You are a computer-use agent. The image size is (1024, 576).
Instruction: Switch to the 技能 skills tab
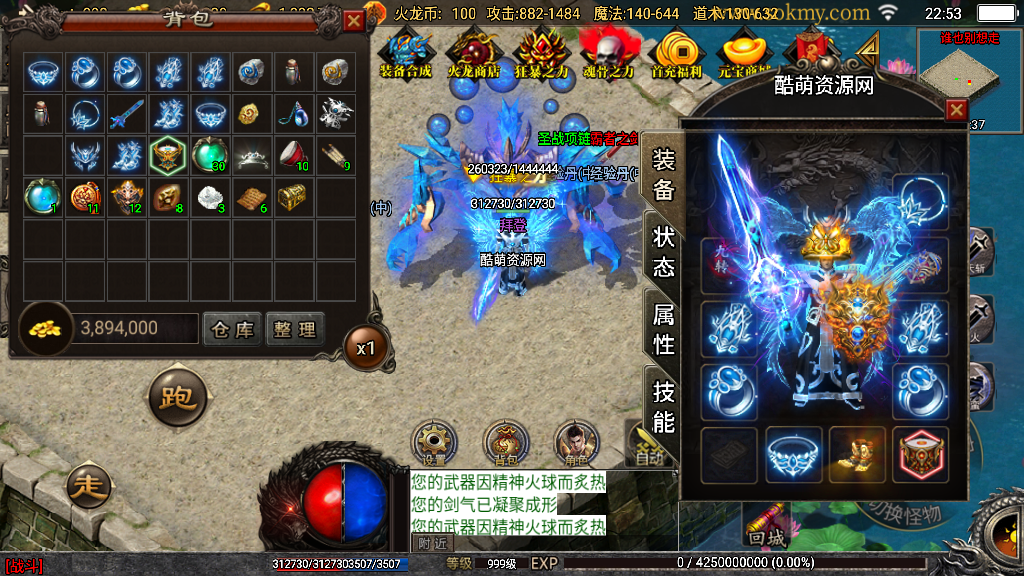663,404
